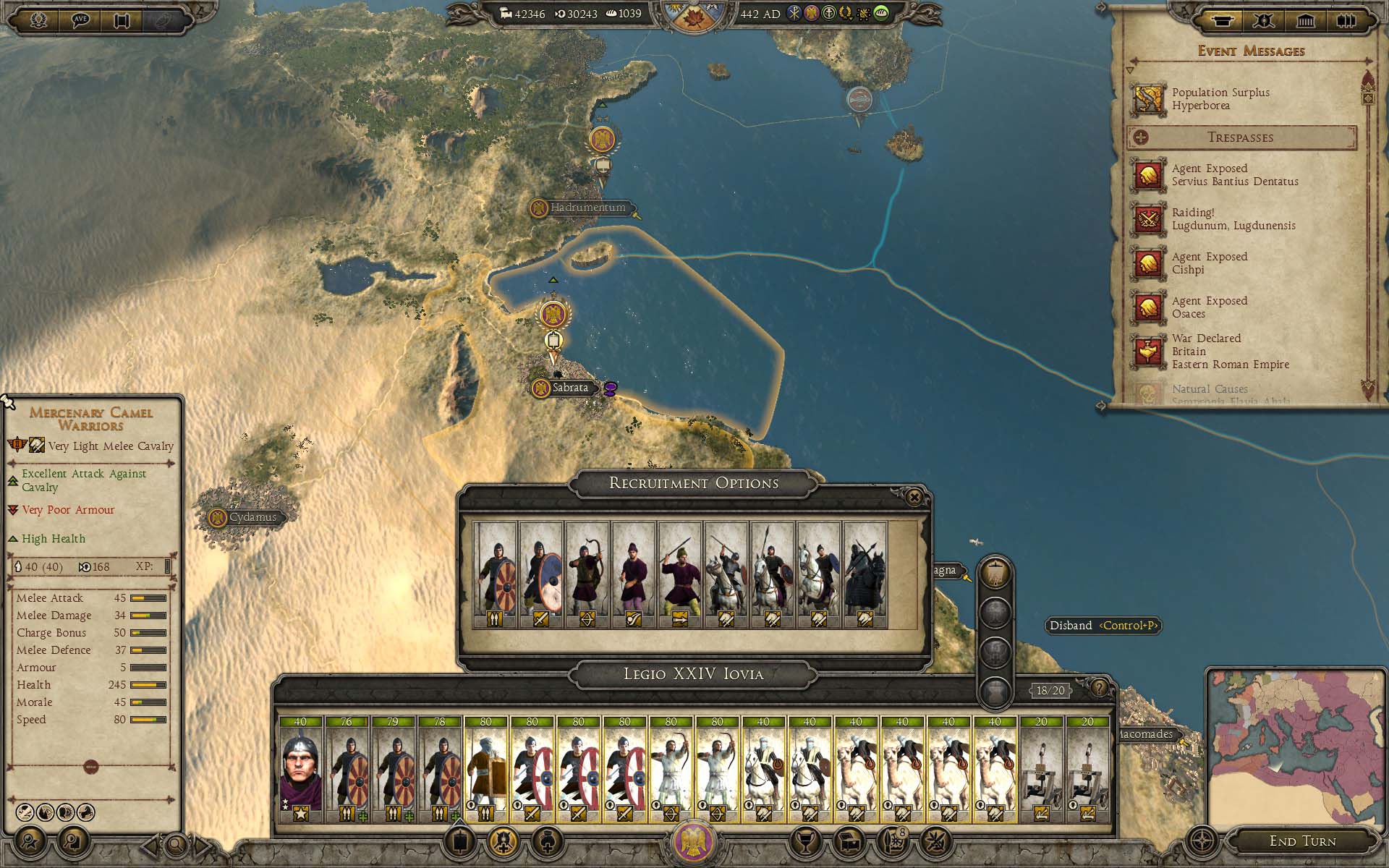Select the Cydamus settlement label
This screenshot has width=1389, height=868.
[x=252, y=517]
